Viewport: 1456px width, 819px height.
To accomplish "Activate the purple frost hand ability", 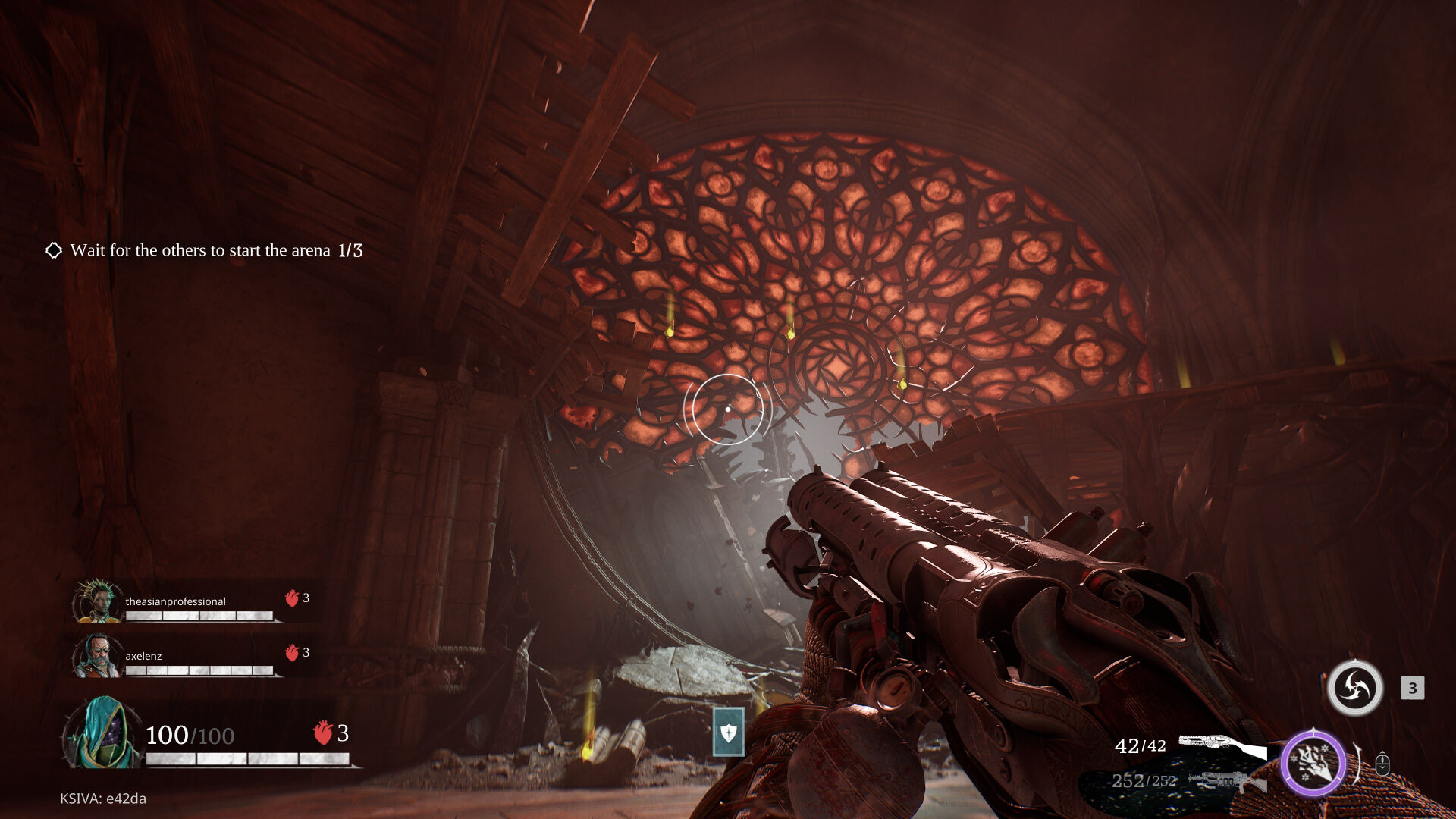I will (1313, 762).
